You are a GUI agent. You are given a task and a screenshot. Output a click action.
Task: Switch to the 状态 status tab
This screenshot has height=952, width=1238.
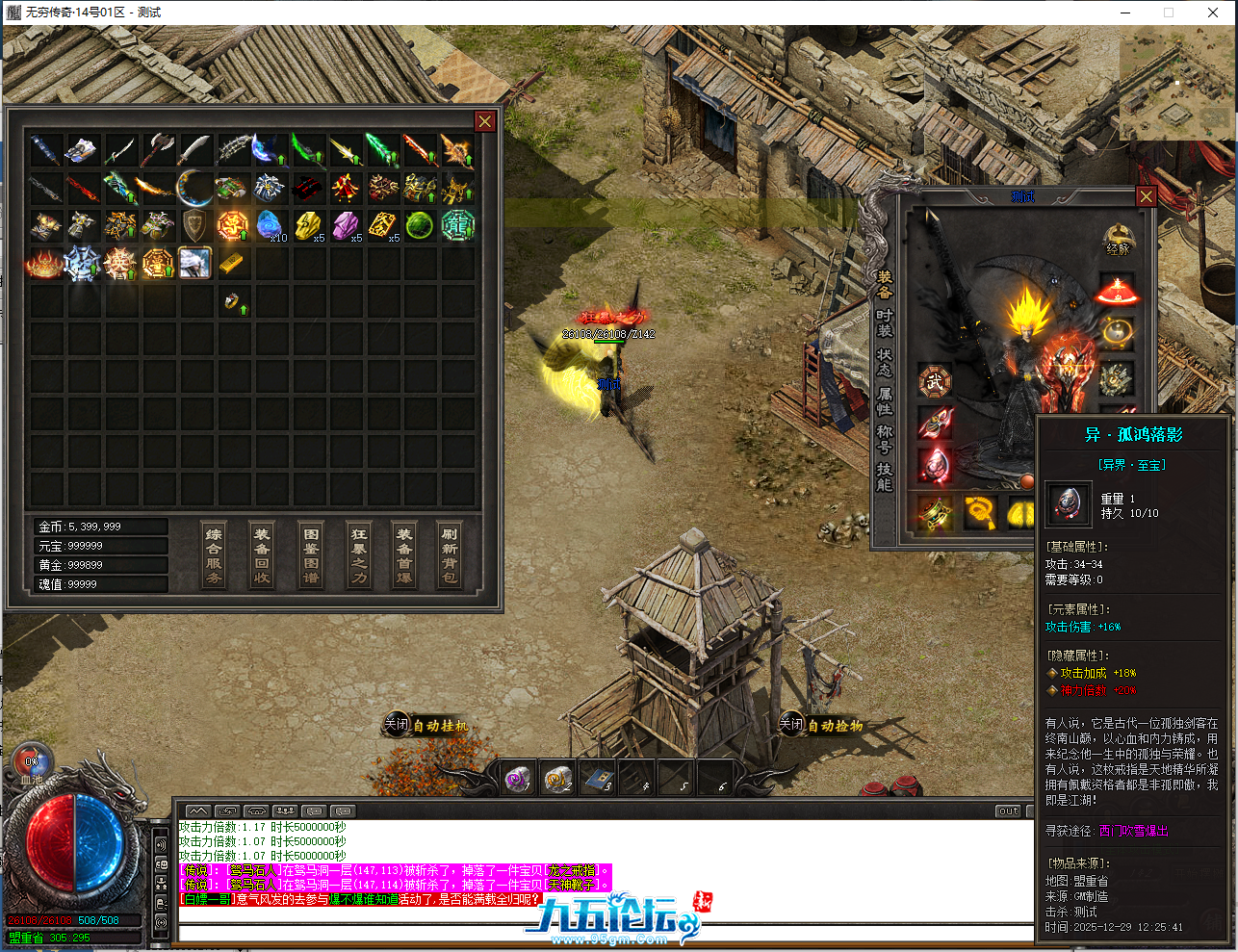885,362
